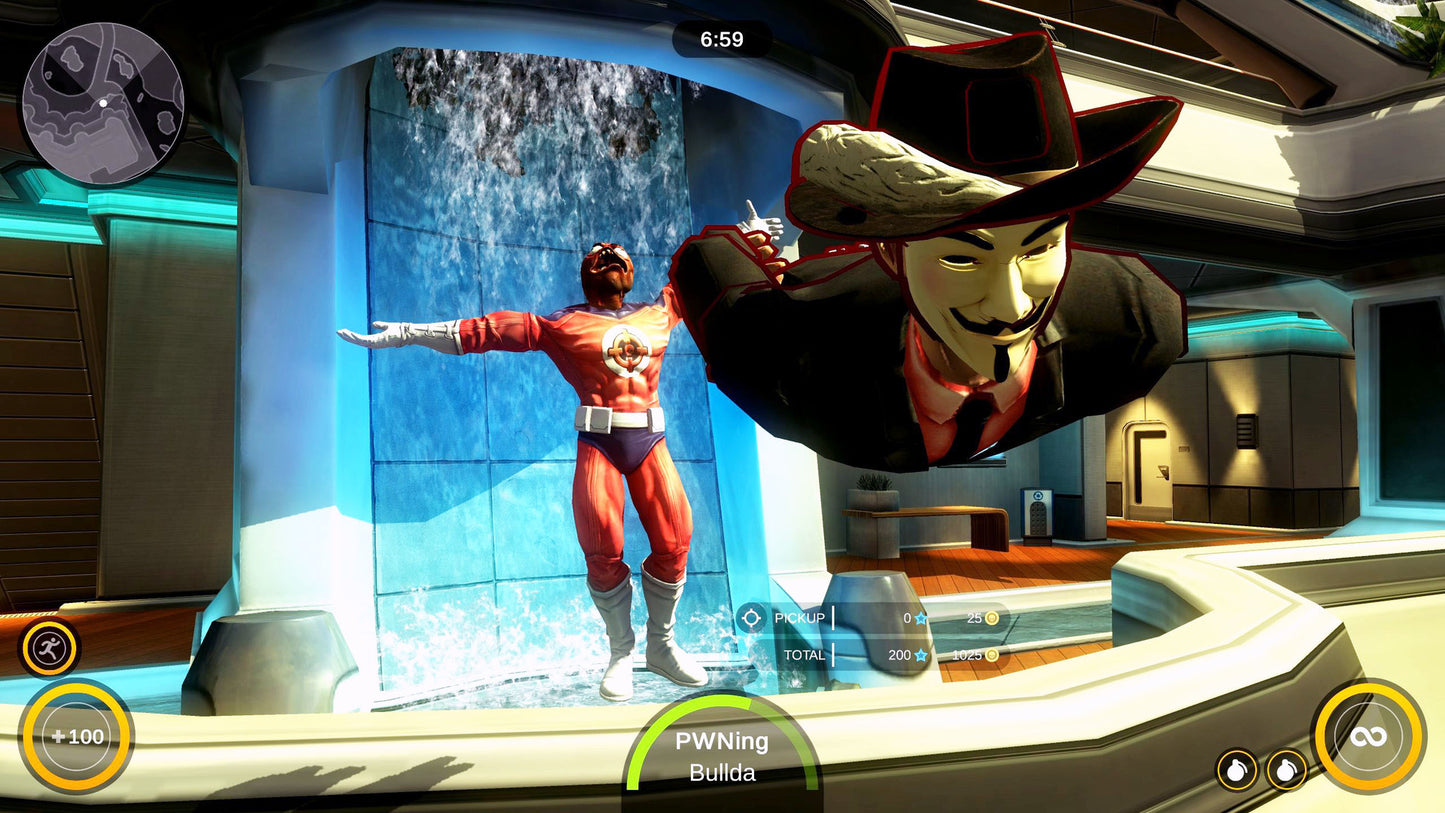Click the circular minimap
This screenshot has width=1445, height=813.
coord(103,104)
